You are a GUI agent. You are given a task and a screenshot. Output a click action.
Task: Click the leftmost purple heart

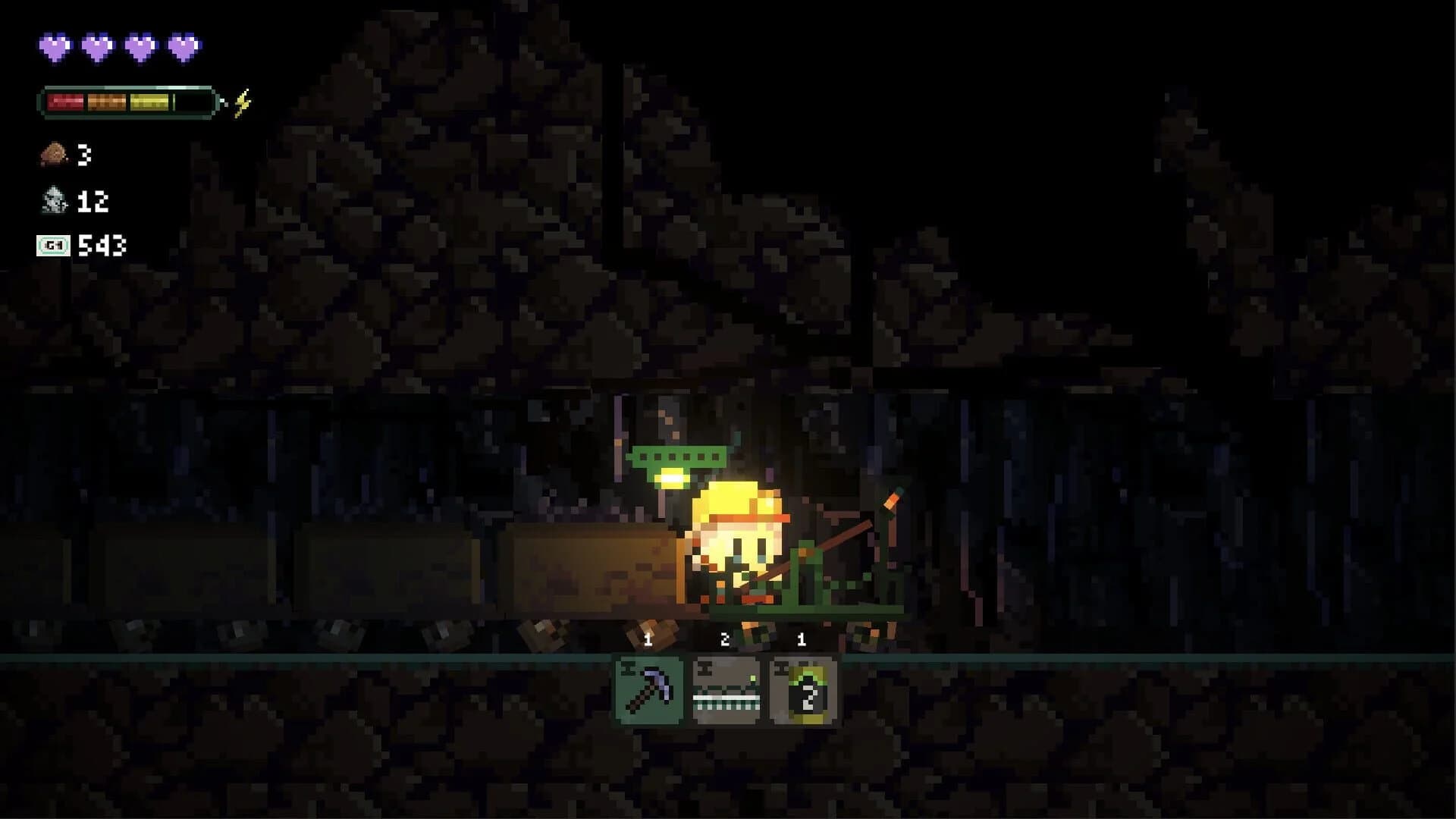53,47
